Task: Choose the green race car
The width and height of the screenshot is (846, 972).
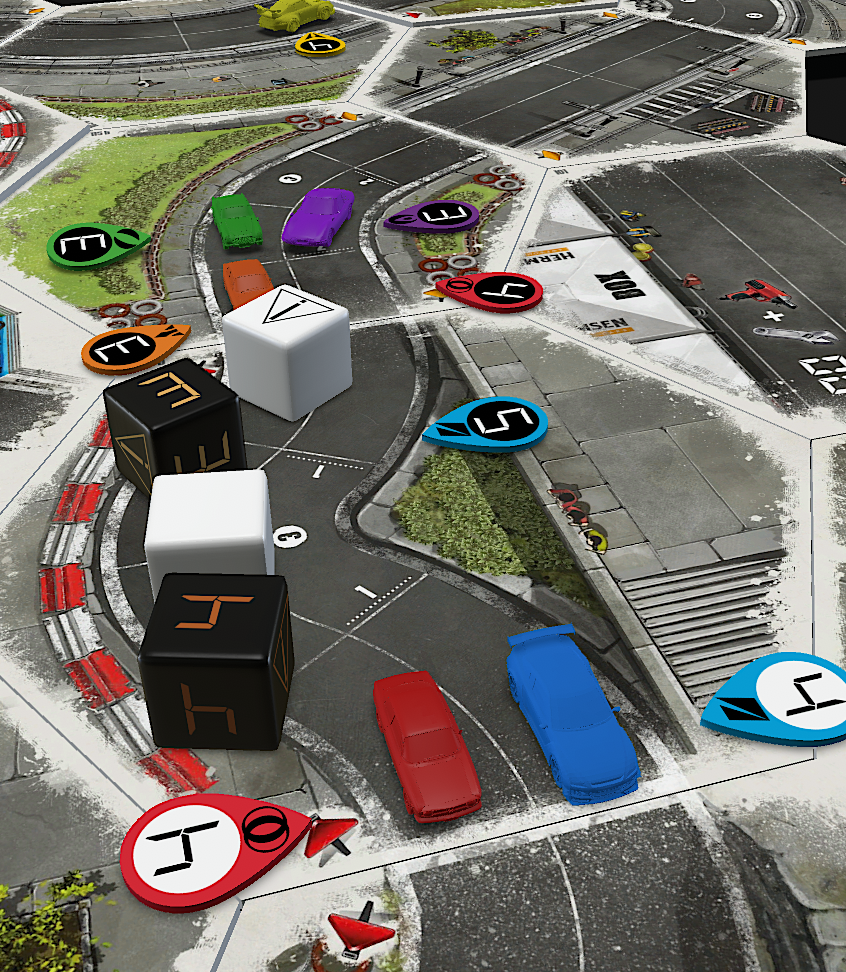Action: 237,220
